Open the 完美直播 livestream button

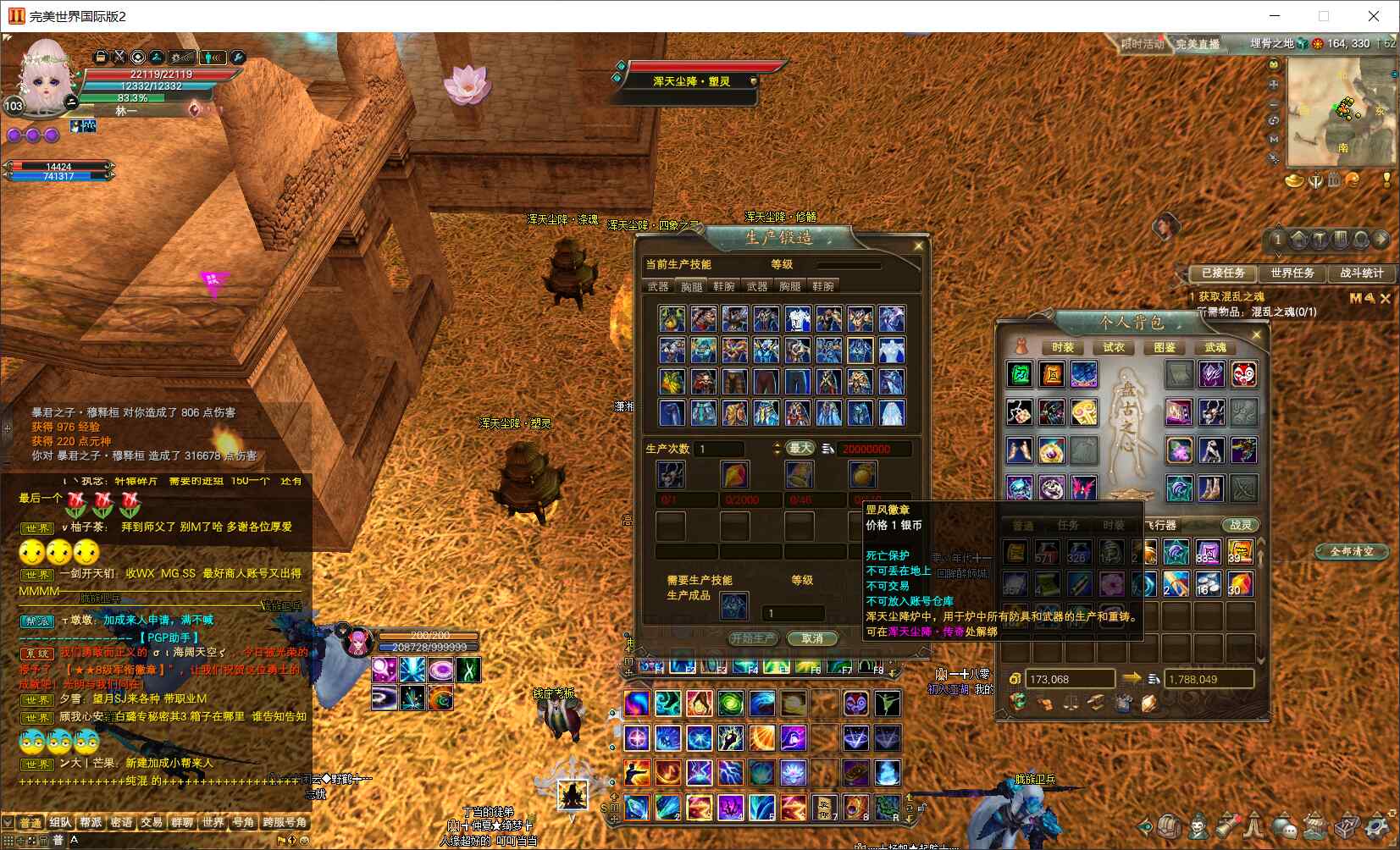click(x=1198, y=44)
